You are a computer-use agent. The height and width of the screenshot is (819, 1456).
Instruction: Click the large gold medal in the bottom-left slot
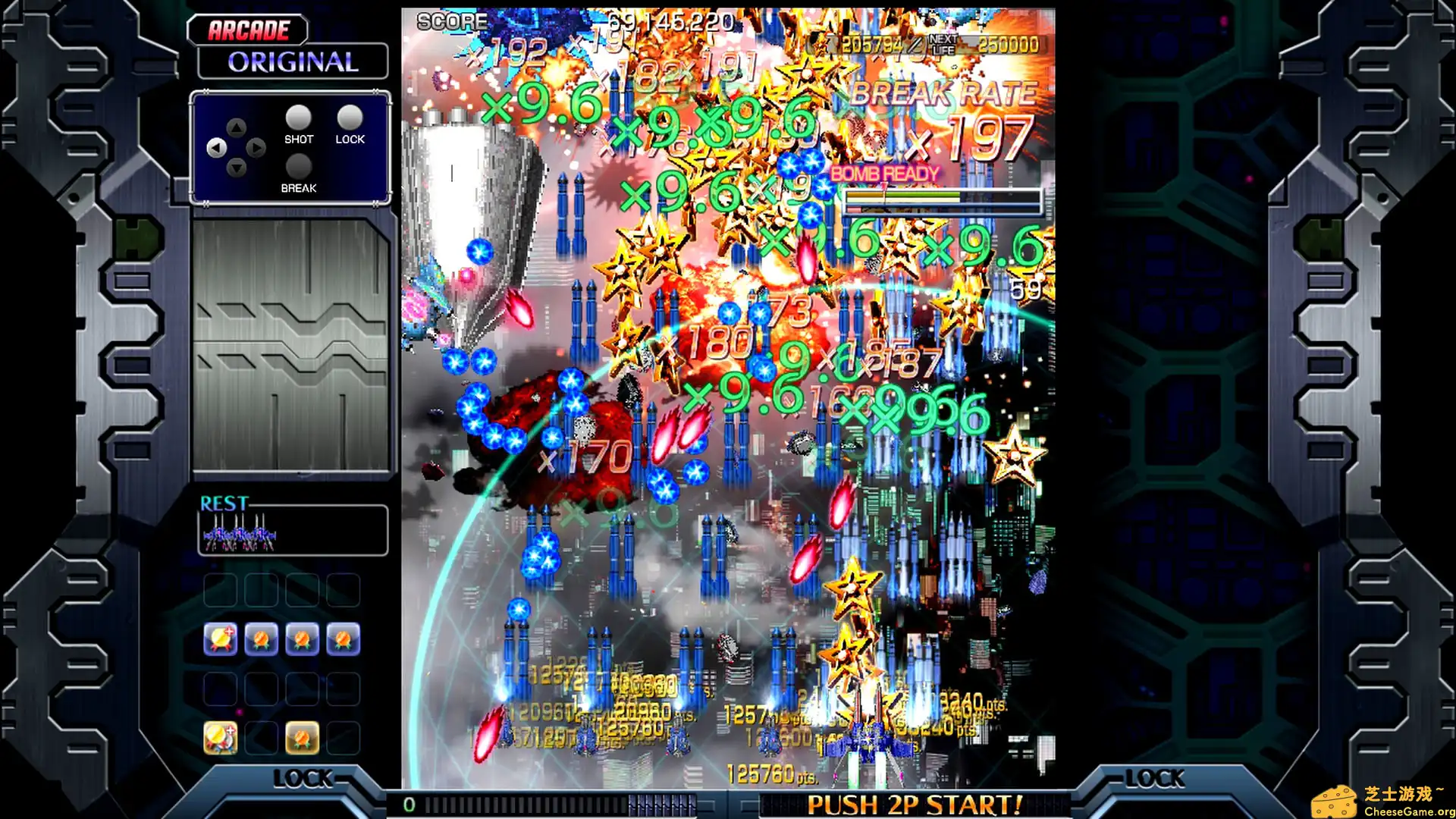(220, 737)
